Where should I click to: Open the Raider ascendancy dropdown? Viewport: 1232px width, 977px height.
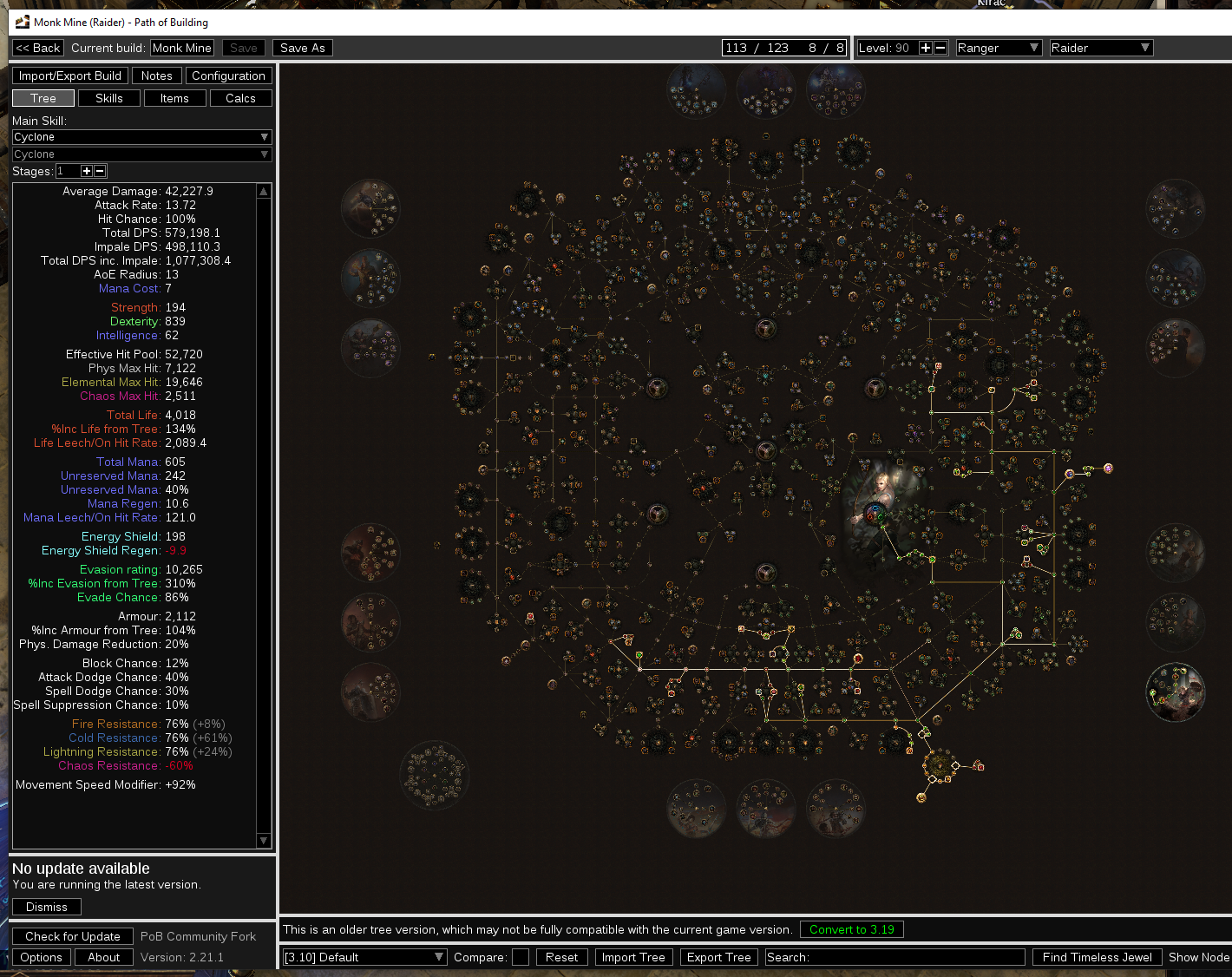(1100, 48)
